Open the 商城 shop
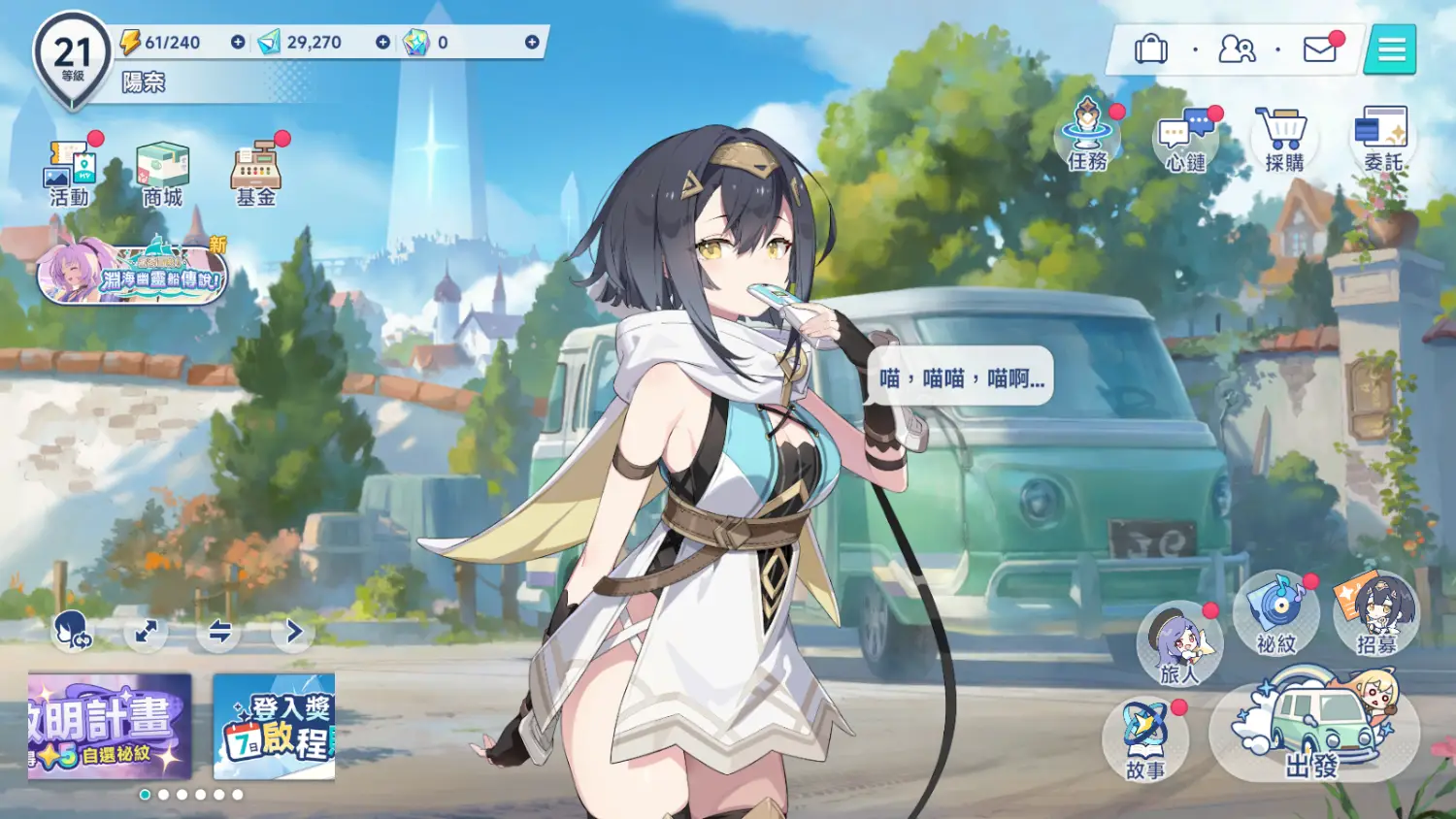The image size is (1456, 819). 162,173
